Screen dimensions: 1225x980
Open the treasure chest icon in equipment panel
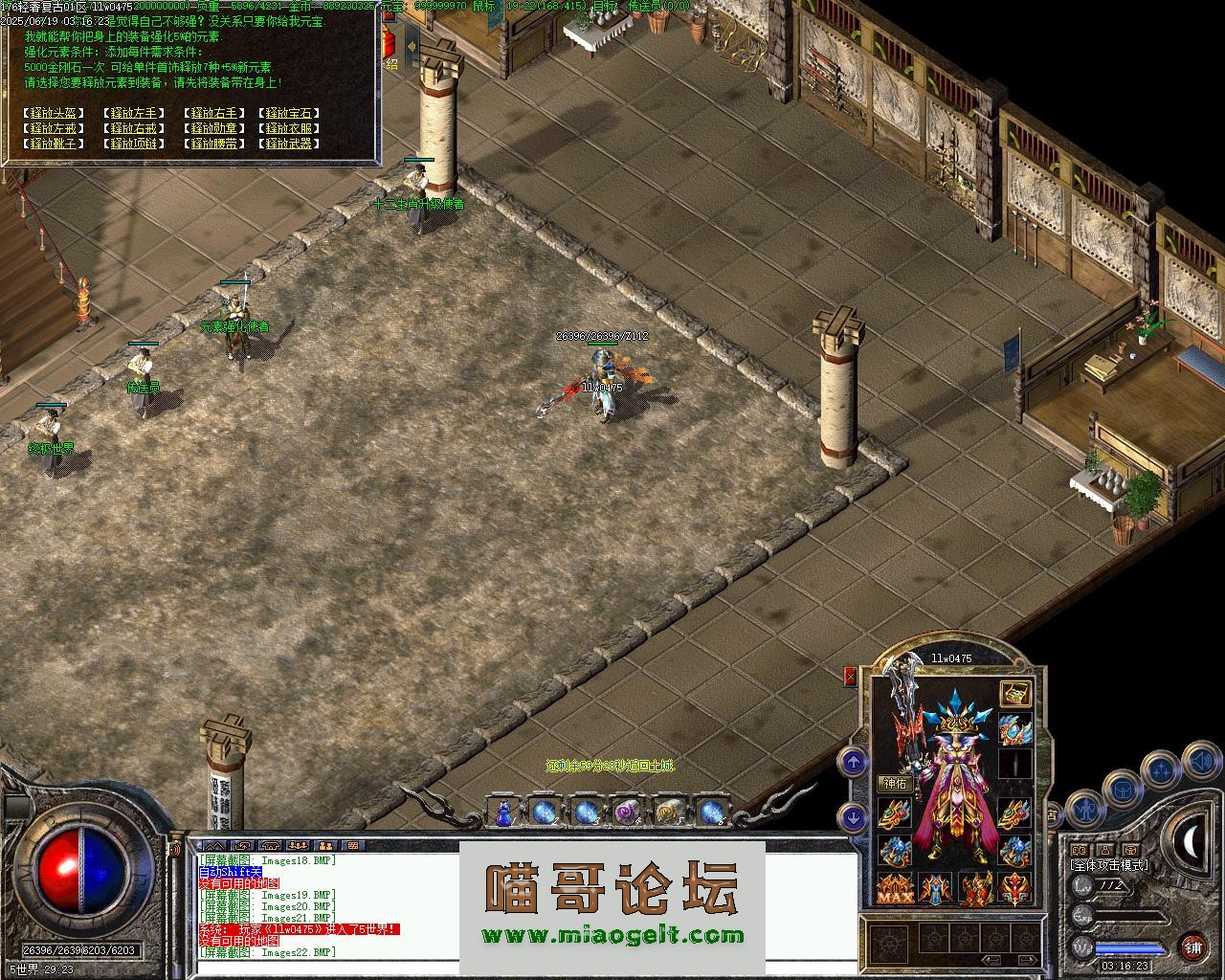(x=1015, y=693)
